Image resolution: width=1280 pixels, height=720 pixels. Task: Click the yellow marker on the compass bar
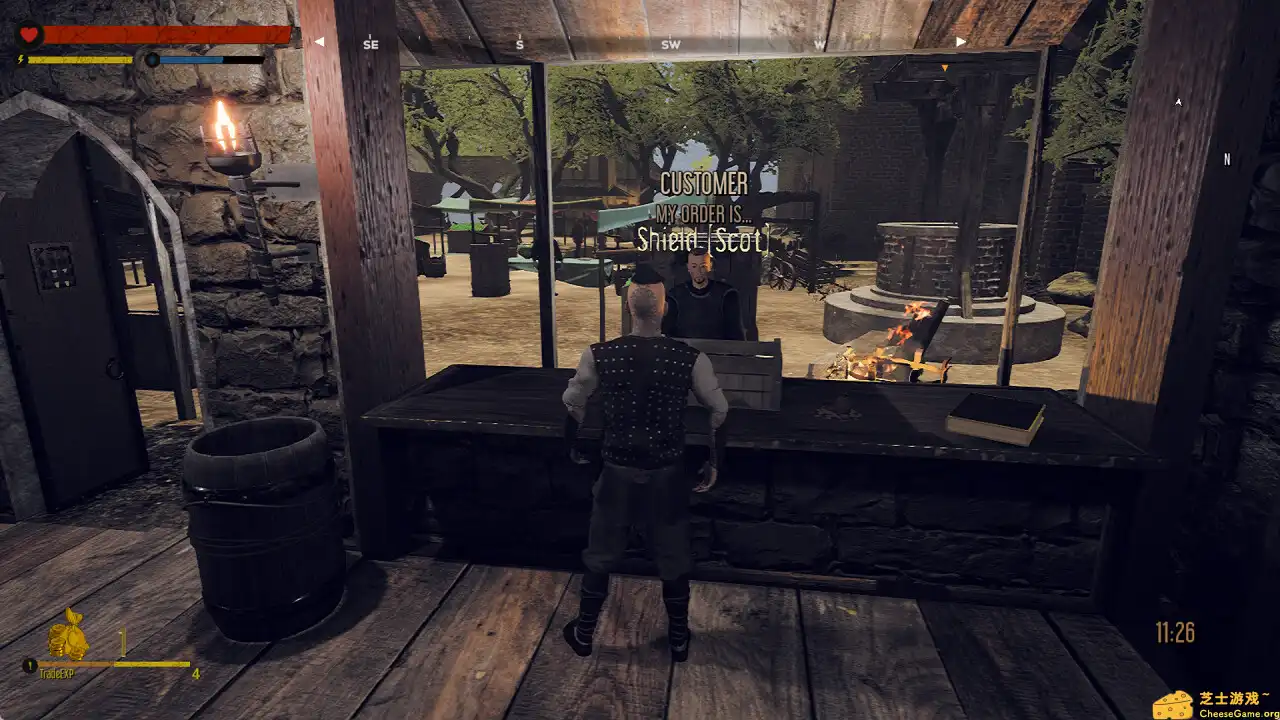[x=944, y=68]
